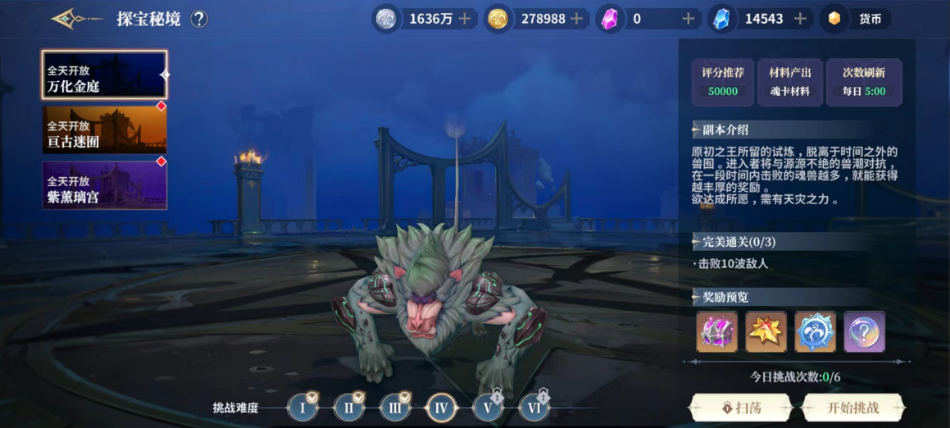The height and width of the screenshot is (428, 950).
Task: Select challenge difficulty IV
Action: pyautogui.click(x=441, y=407)
